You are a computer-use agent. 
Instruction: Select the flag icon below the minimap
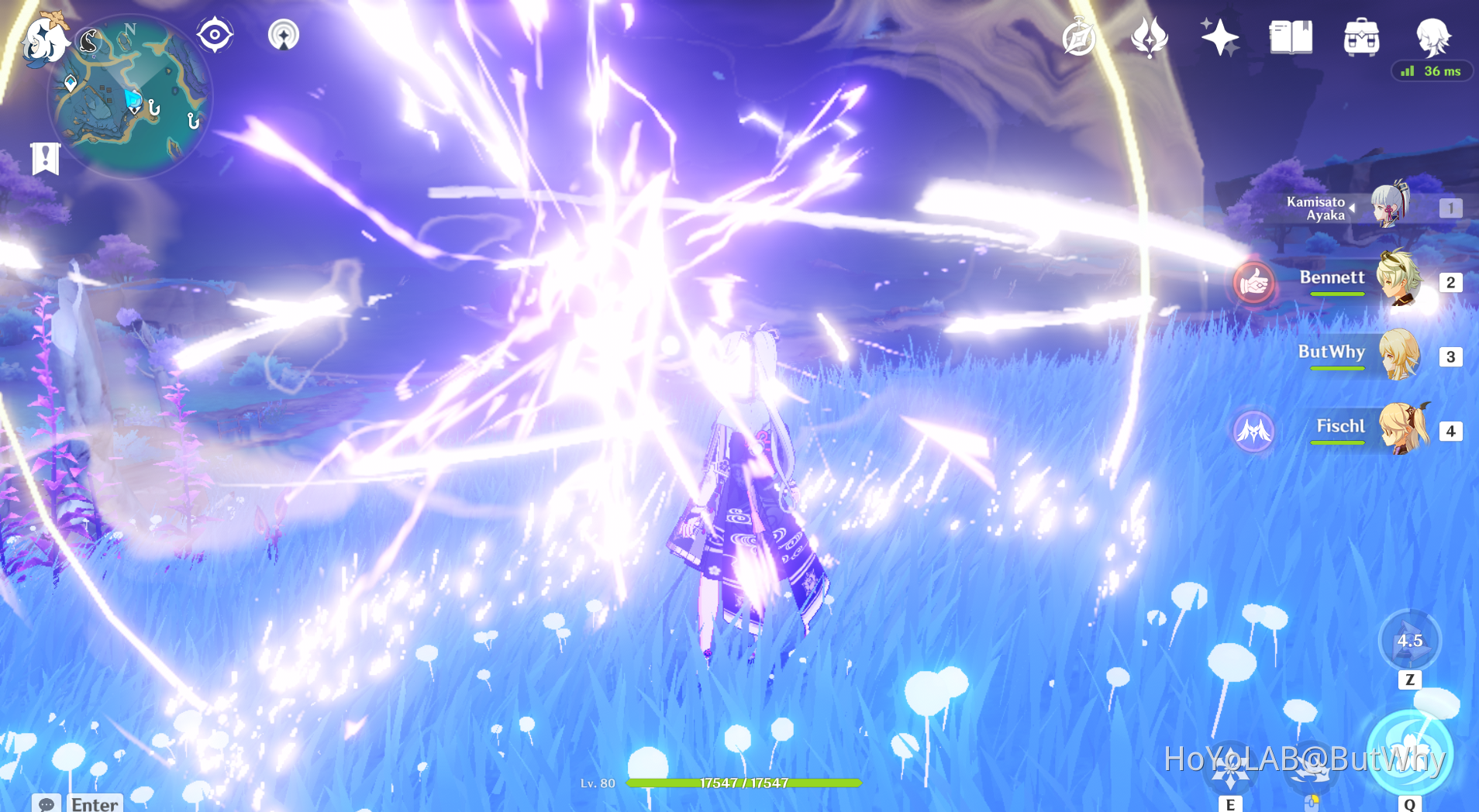pyautogui.click(x=45, y=158)
